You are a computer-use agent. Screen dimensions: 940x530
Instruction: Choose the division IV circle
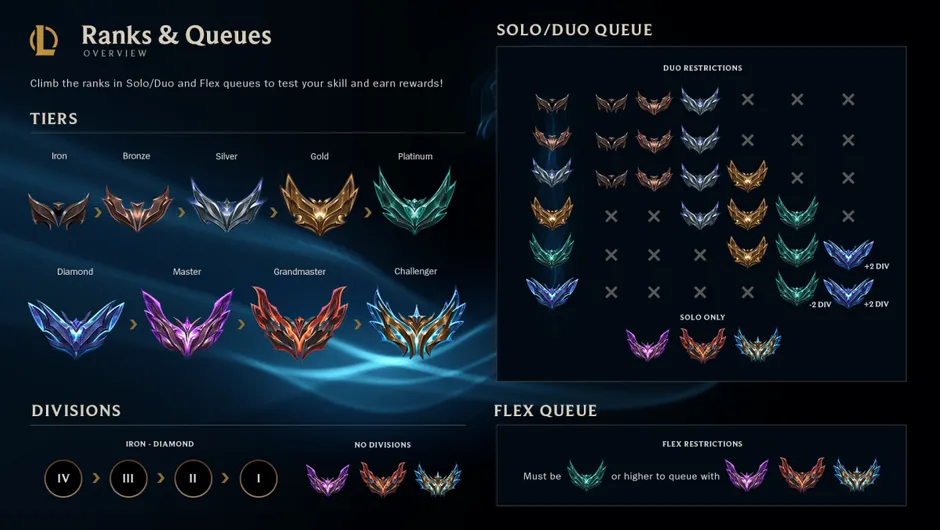coord(64,479)
